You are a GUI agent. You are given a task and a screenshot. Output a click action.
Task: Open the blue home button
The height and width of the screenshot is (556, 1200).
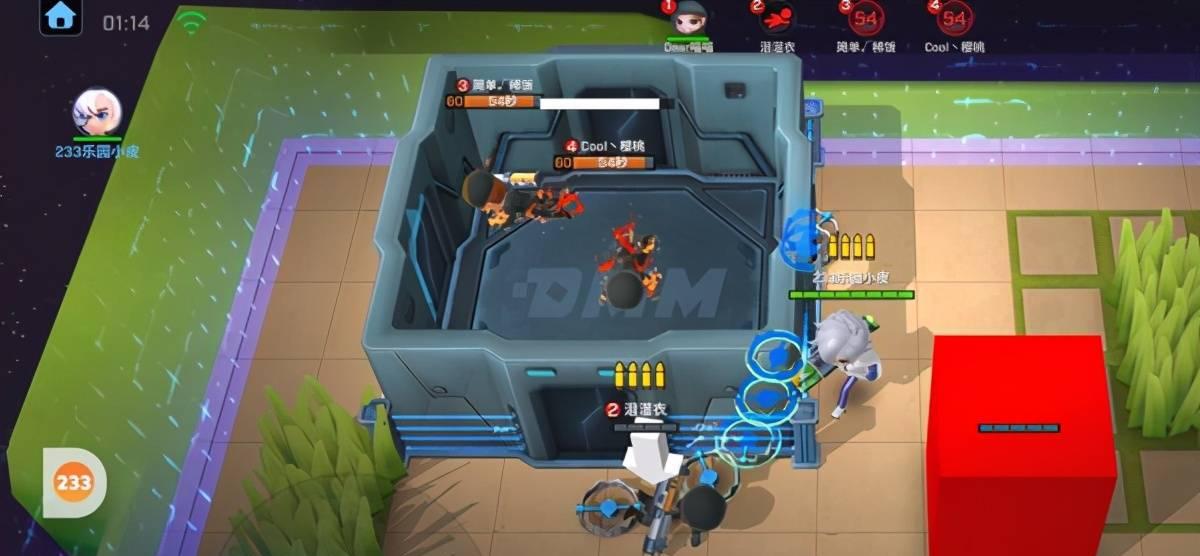pyautogui.click(x=61, y=17)
